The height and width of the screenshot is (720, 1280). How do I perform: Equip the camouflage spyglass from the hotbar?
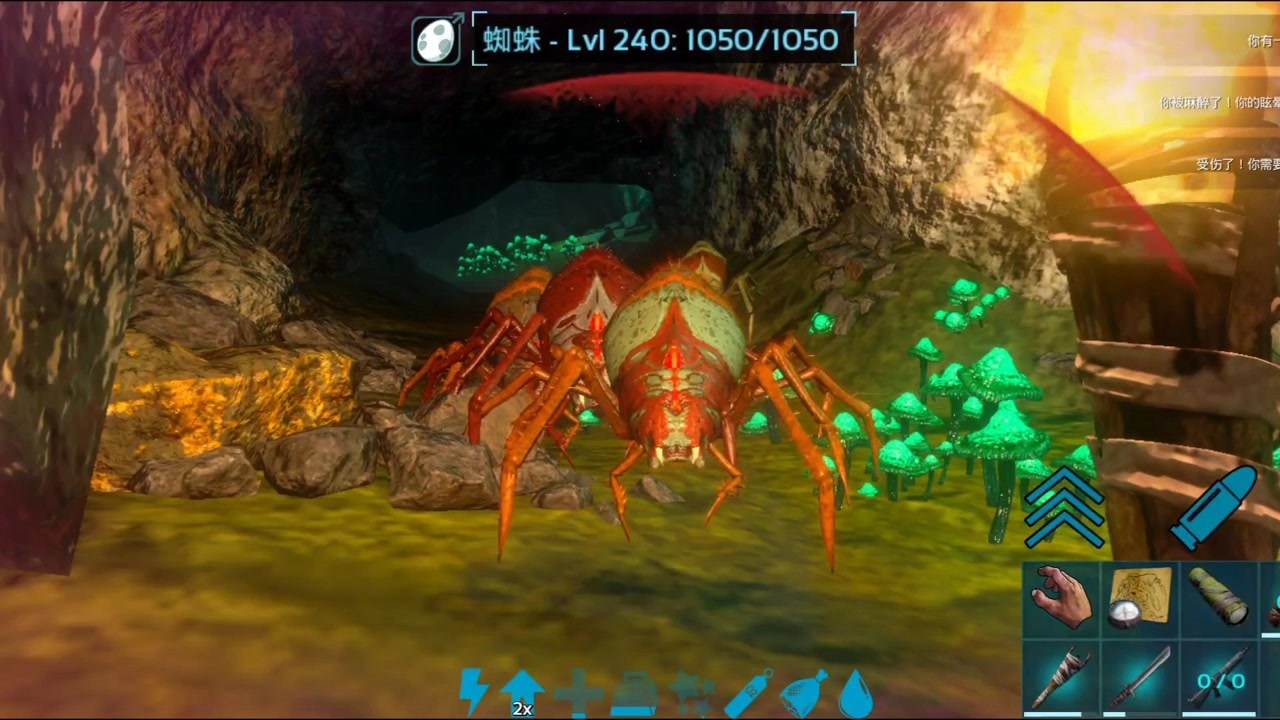1219,599
